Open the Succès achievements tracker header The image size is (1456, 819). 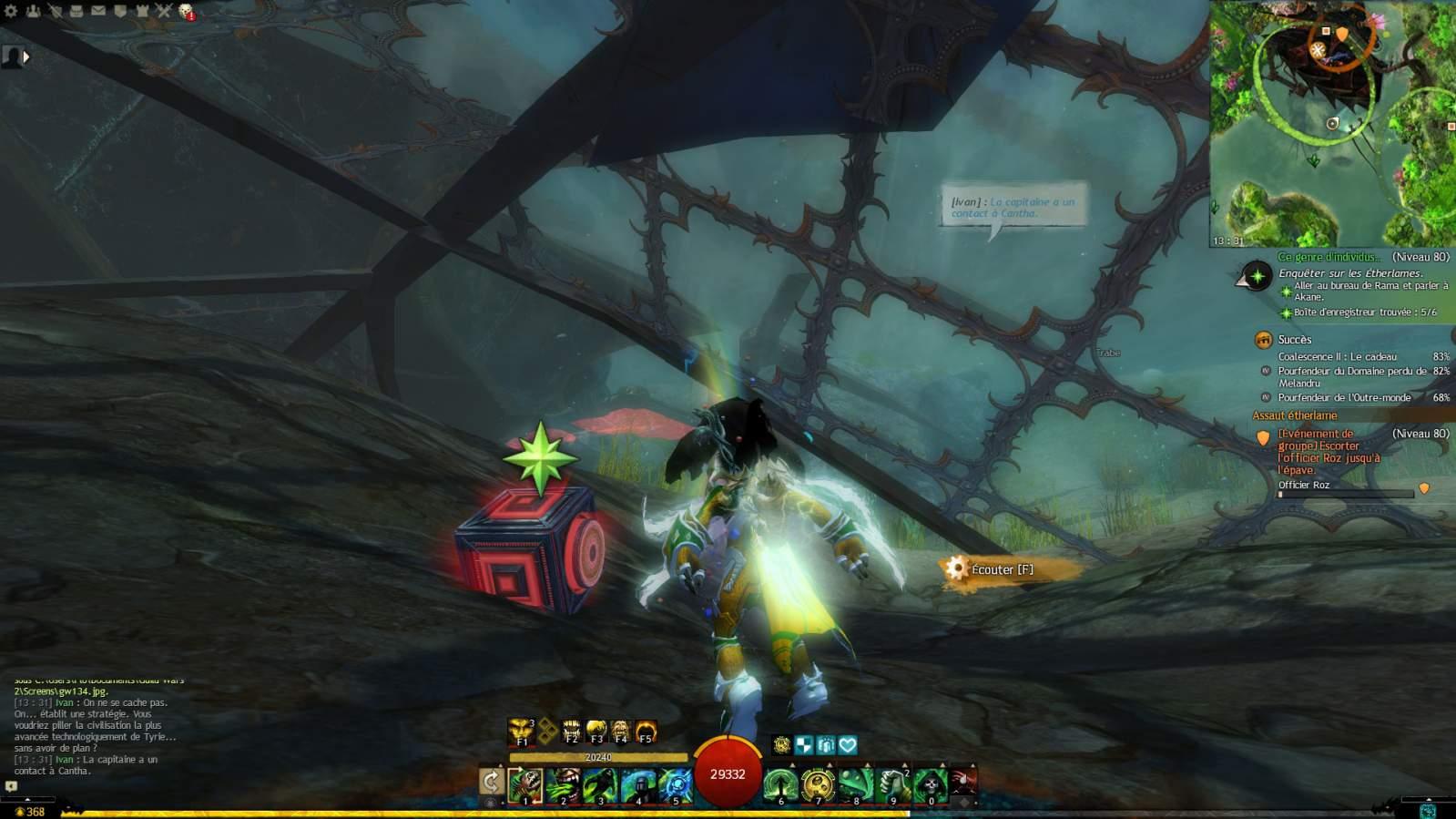[1294, 340]
